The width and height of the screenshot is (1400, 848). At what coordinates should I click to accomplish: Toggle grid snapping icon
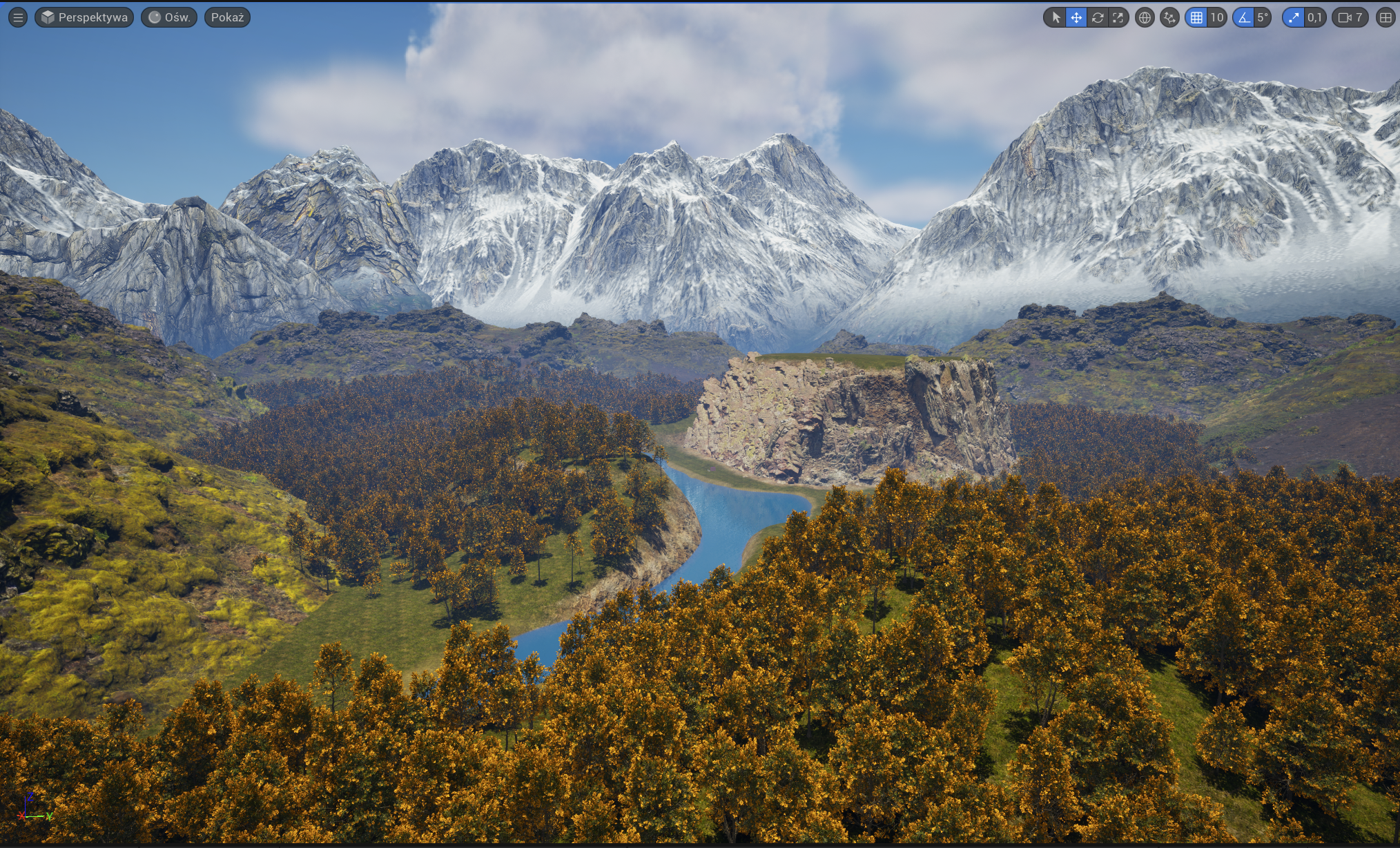tap(1197, 17)
